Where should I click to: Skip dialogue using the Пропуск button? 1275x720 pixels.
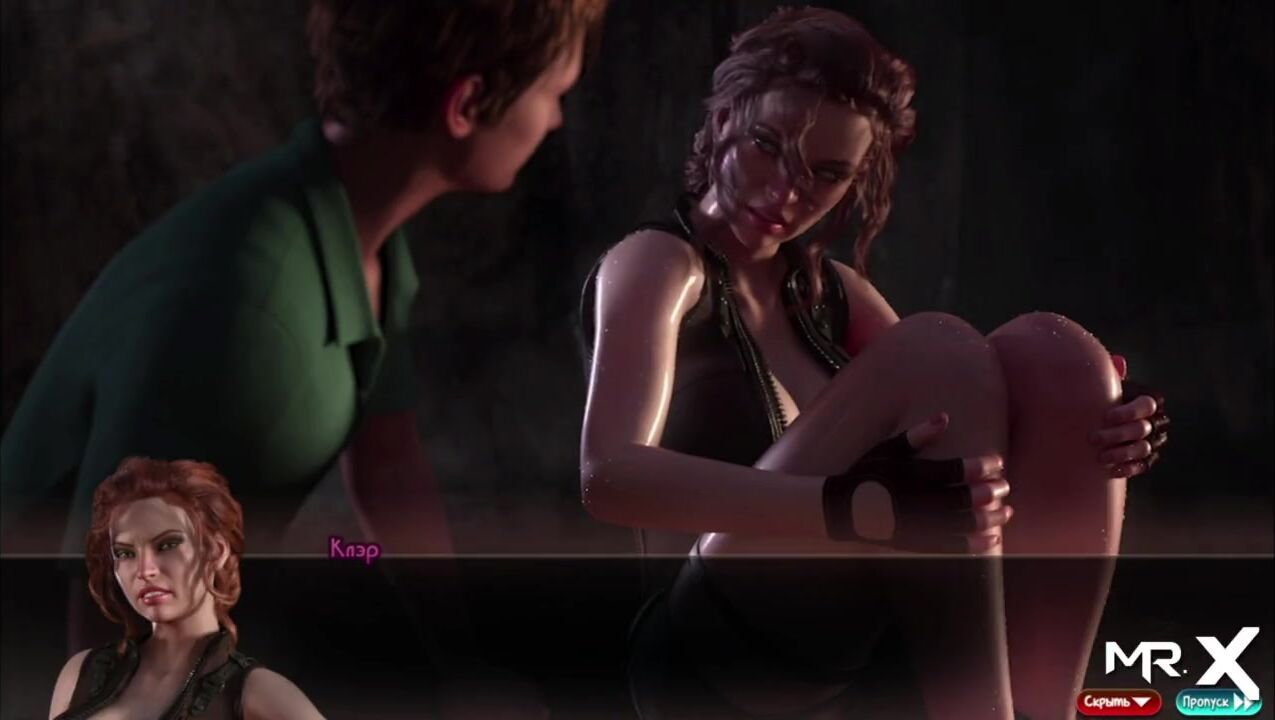1217,702
